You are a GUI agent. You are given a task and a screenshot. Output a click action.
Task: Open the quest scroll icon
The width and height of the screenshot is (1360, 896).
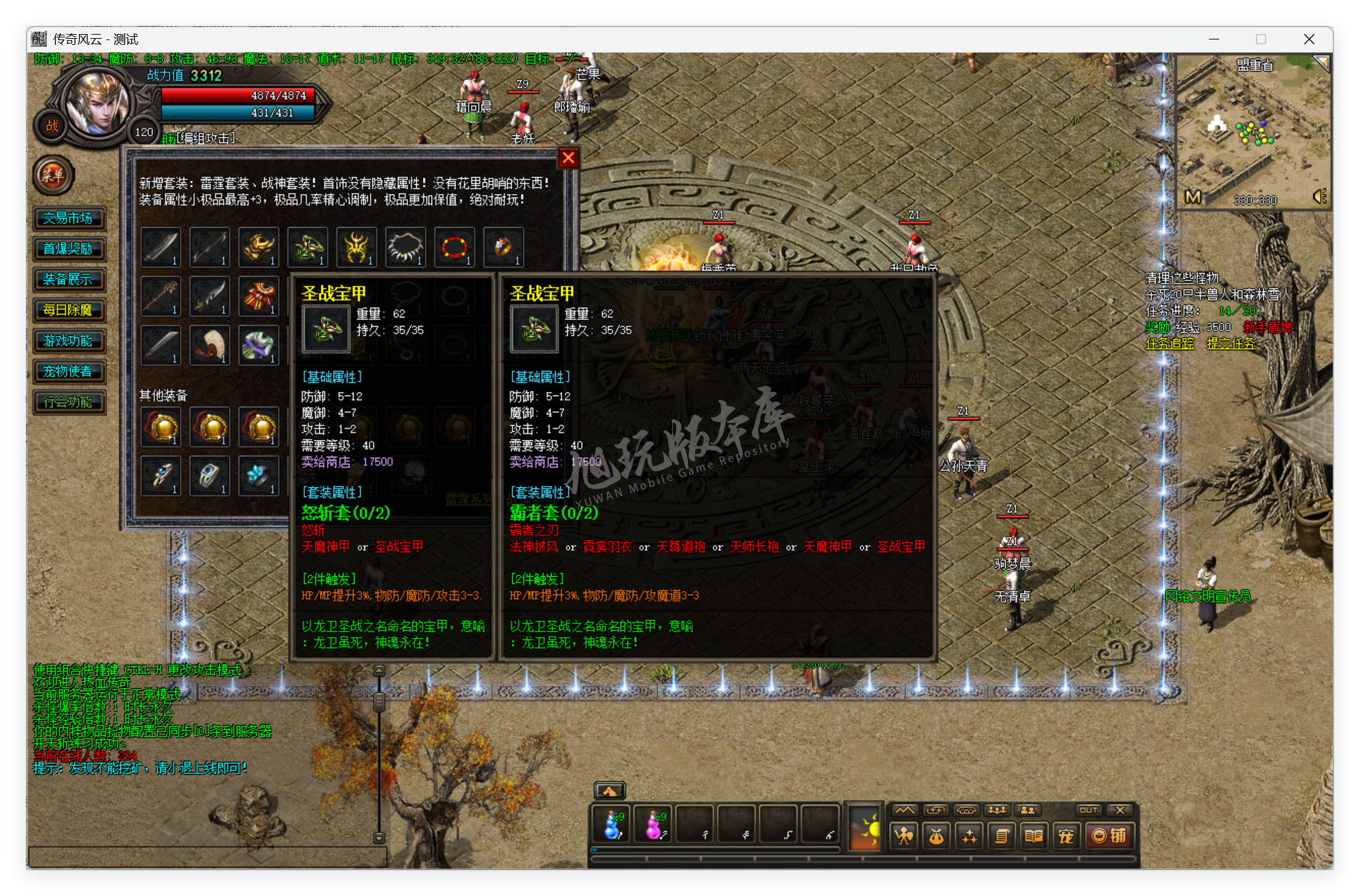[x=1002, y=835]
